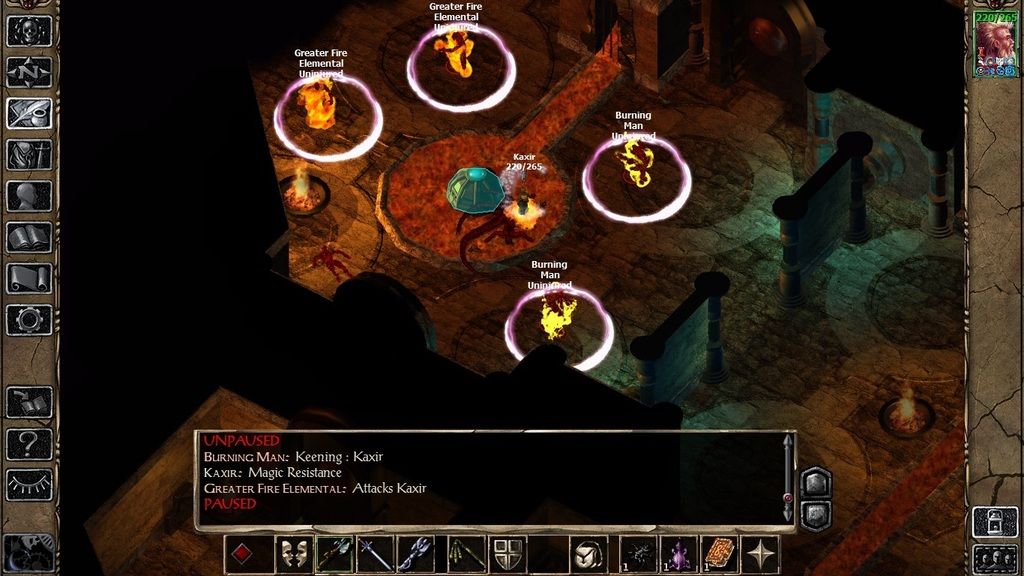Open the mage spellbook

29,237
